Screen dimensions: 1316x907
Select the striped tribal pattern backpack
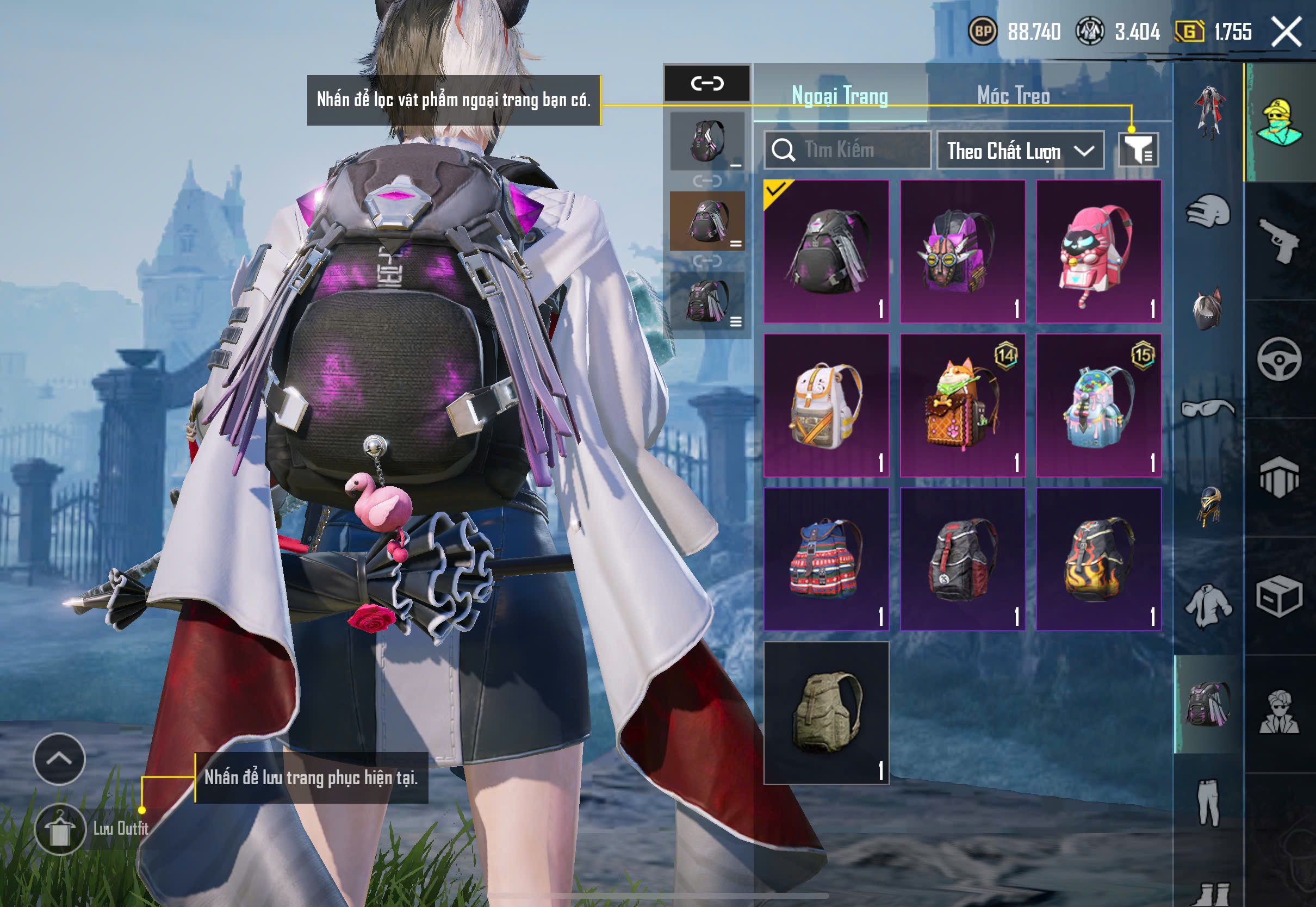coord(826,559)
